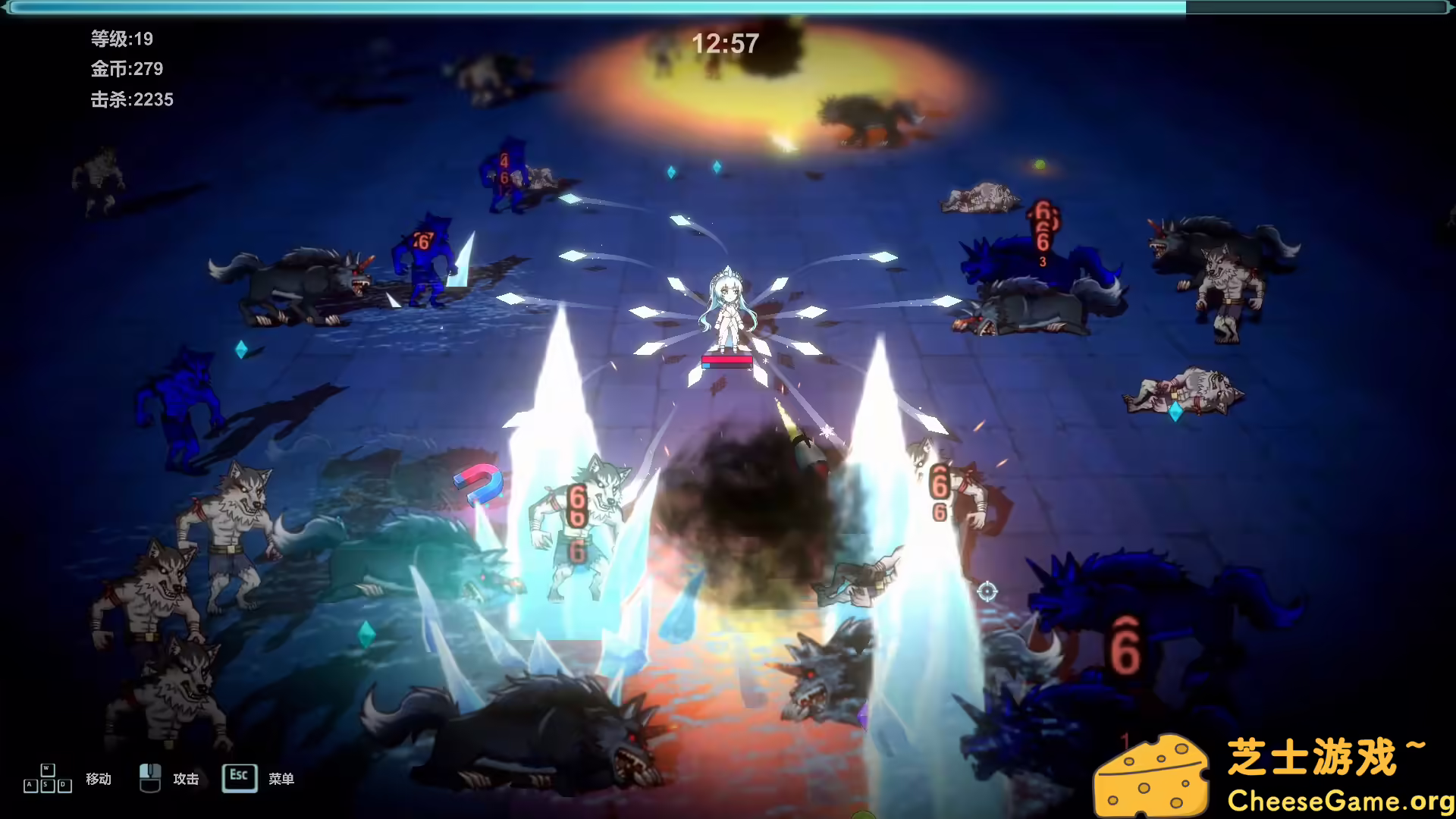Click the 等级:19 level counter

121,39
